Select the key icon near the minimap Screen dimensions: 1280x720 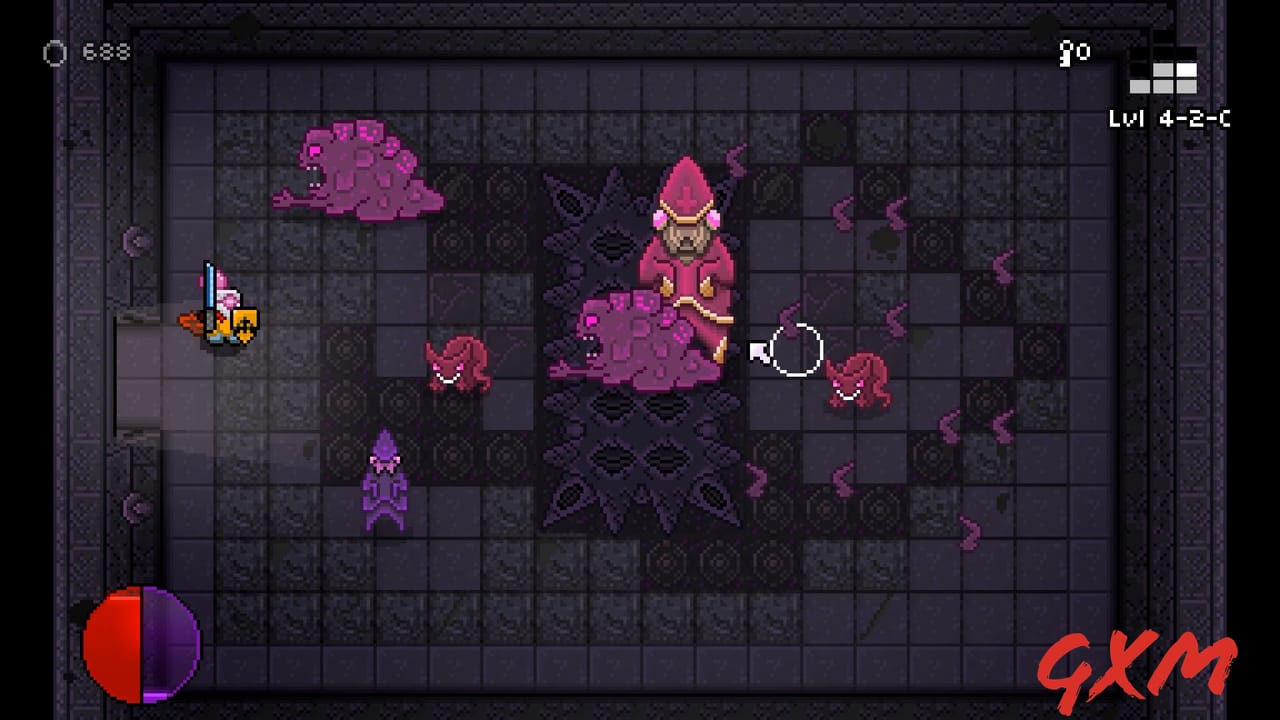(1063, 54)
